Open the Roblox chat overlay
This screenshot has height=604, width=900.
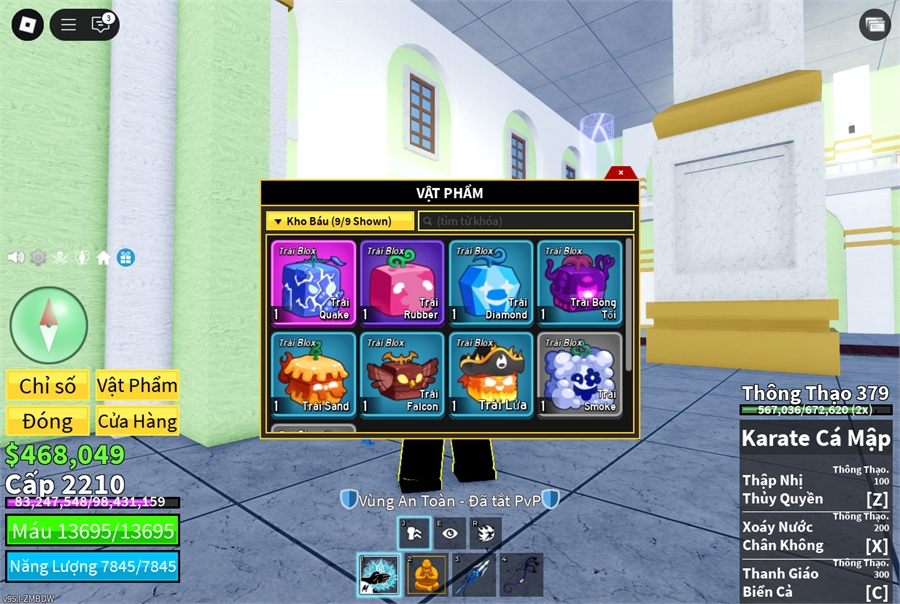click(x=101, y=25)
